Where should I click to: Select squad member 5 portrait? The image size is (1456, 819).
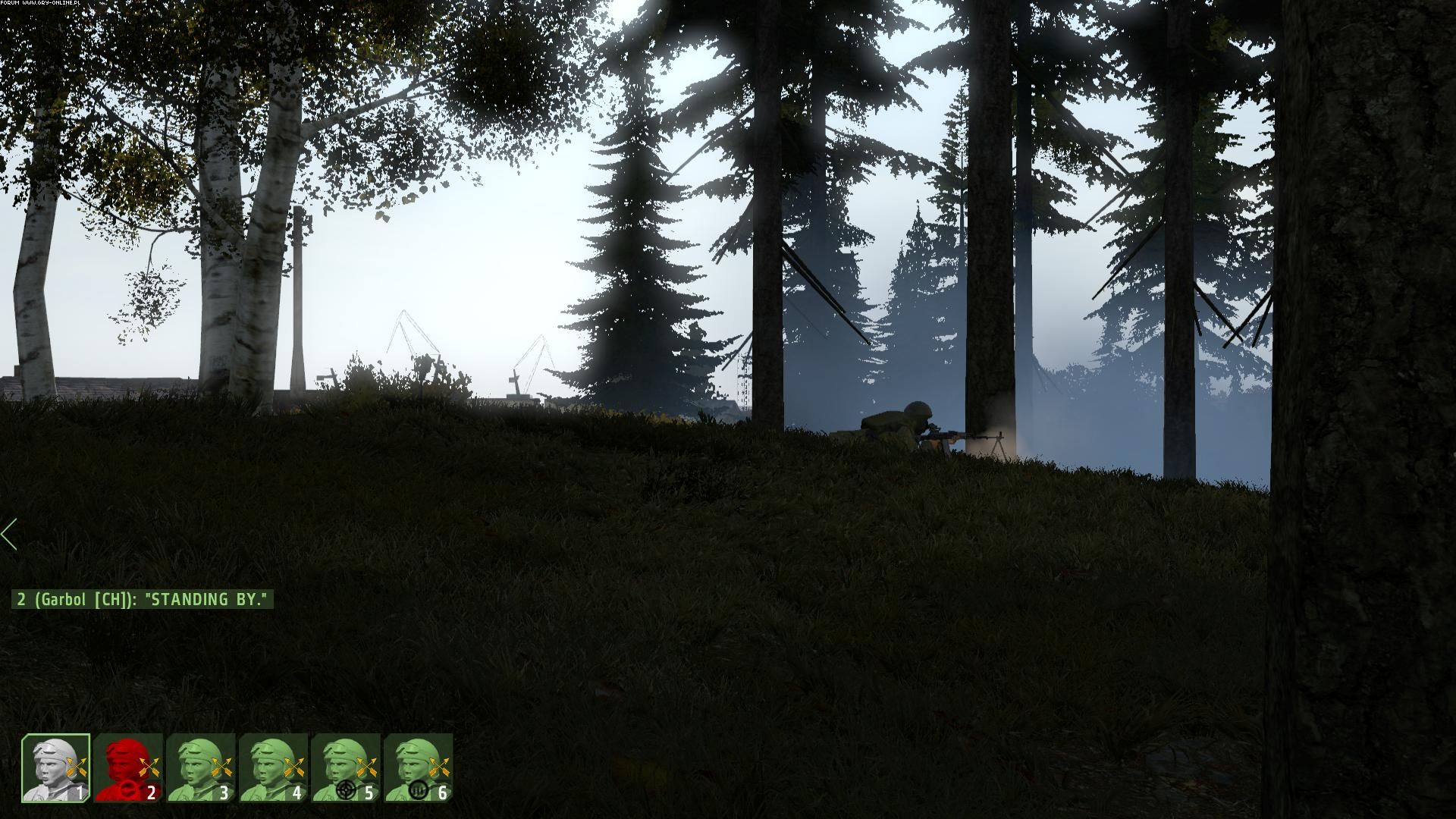(347, 768)
